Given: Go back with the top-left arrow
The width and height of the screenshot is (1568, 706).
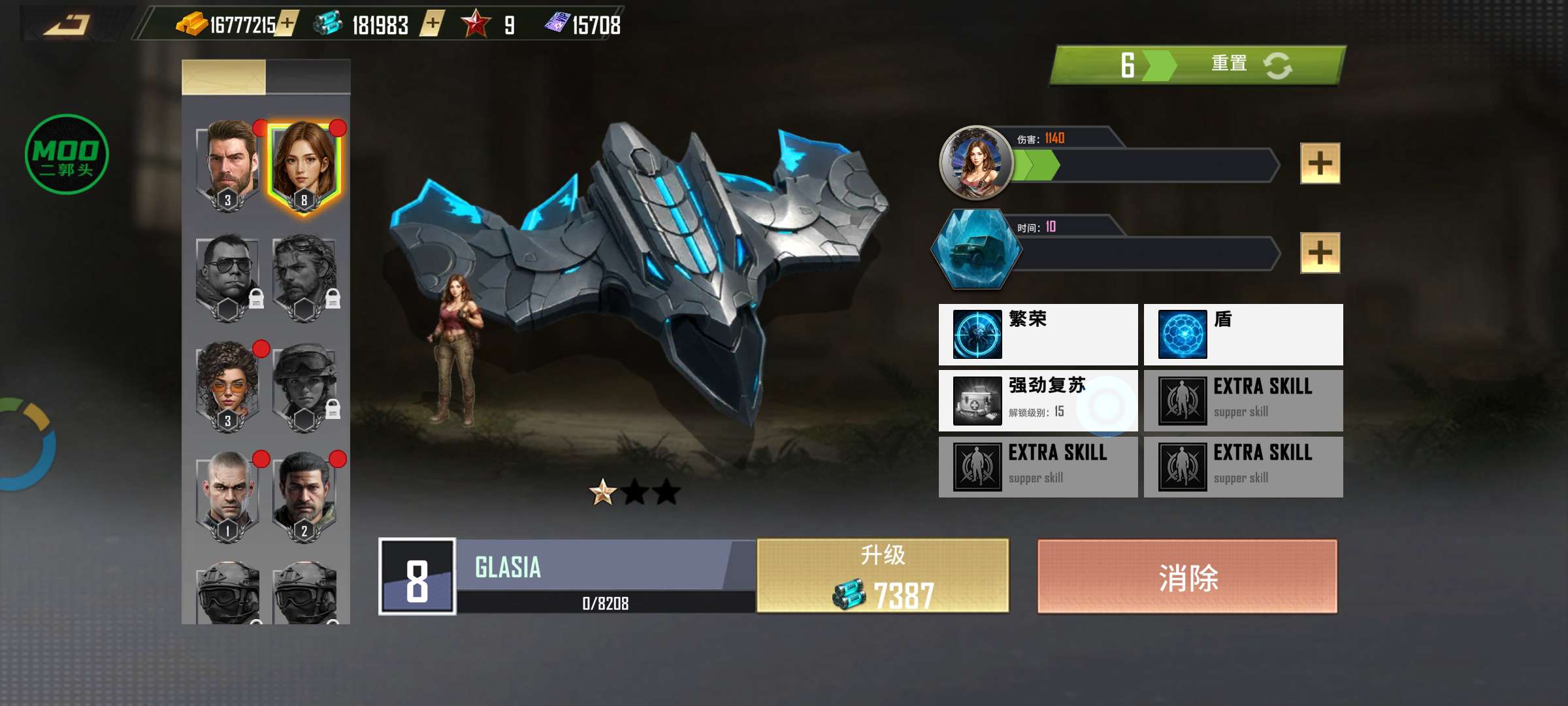Looking at the screenshot, I should 67,25.
